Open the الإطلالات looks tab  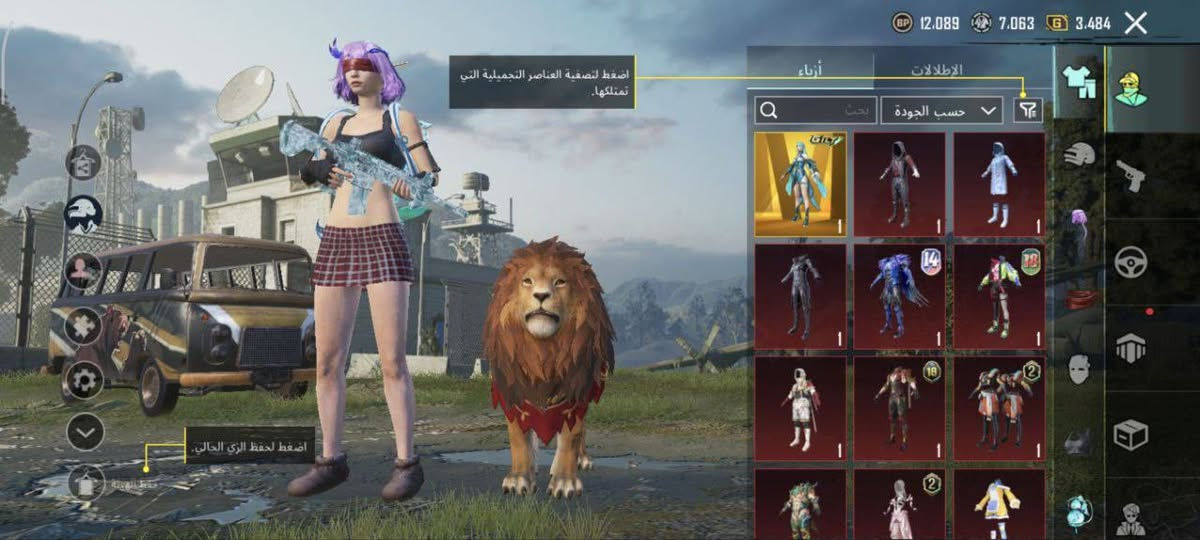click(x=936, y=70)
